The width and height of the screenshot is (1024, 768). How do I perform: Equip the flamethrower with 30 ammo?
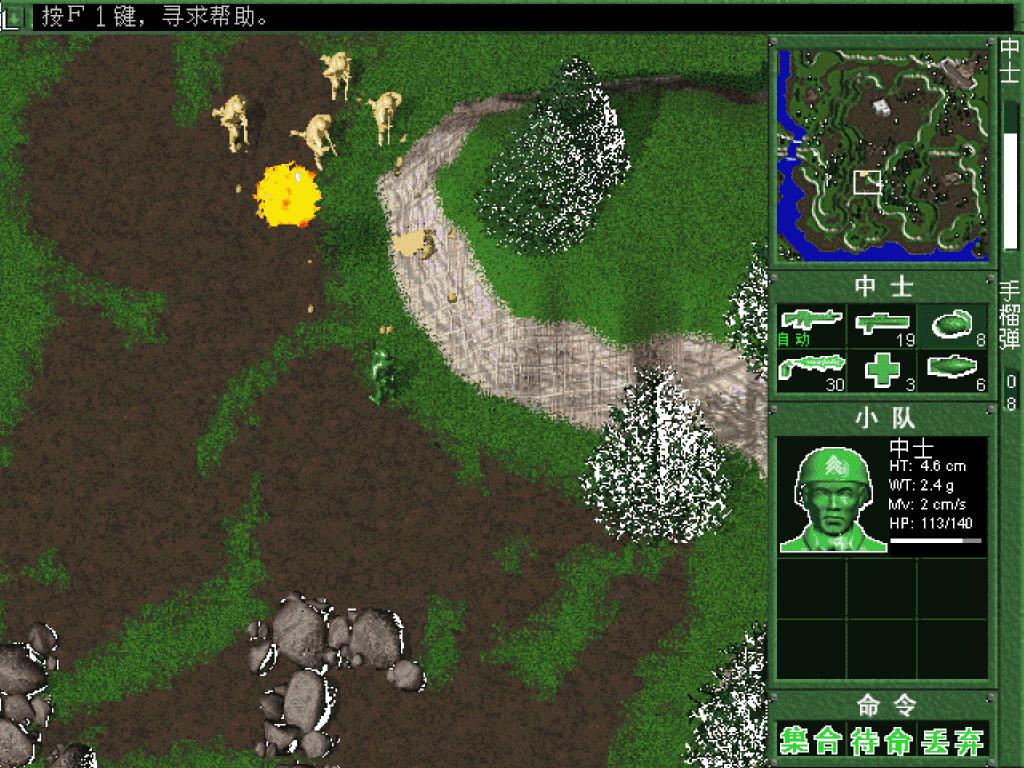811,370
